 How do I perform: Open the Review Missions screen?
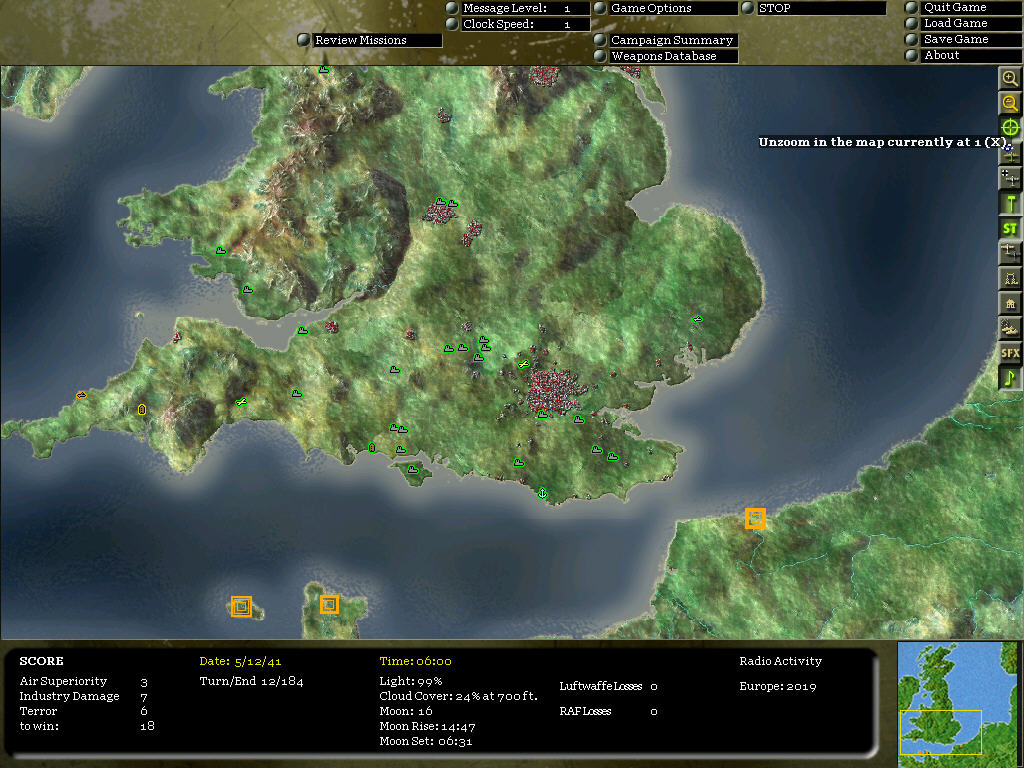[376, 40]
